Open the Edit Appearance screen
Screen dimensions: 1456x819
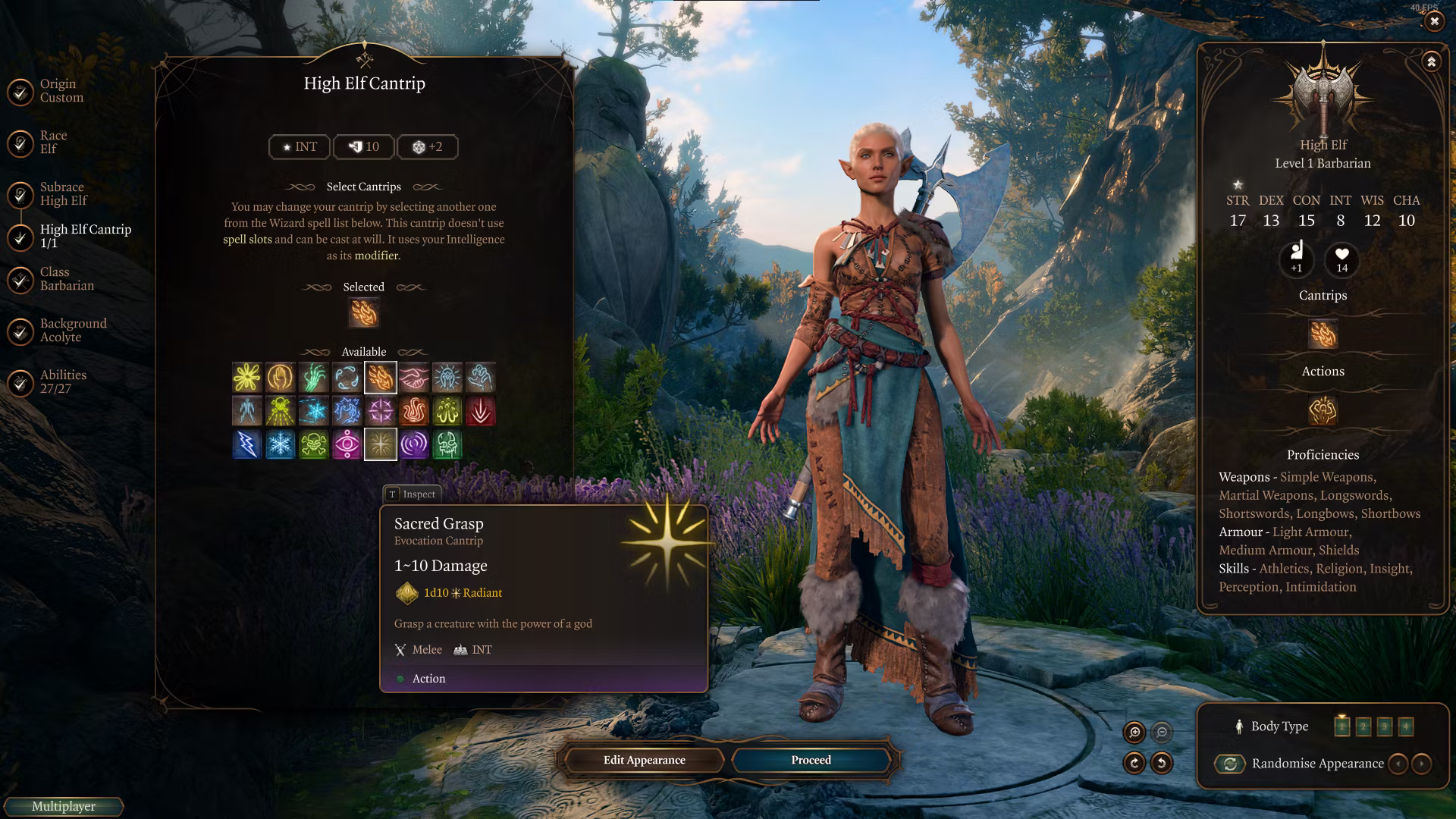tap(644, 760)
